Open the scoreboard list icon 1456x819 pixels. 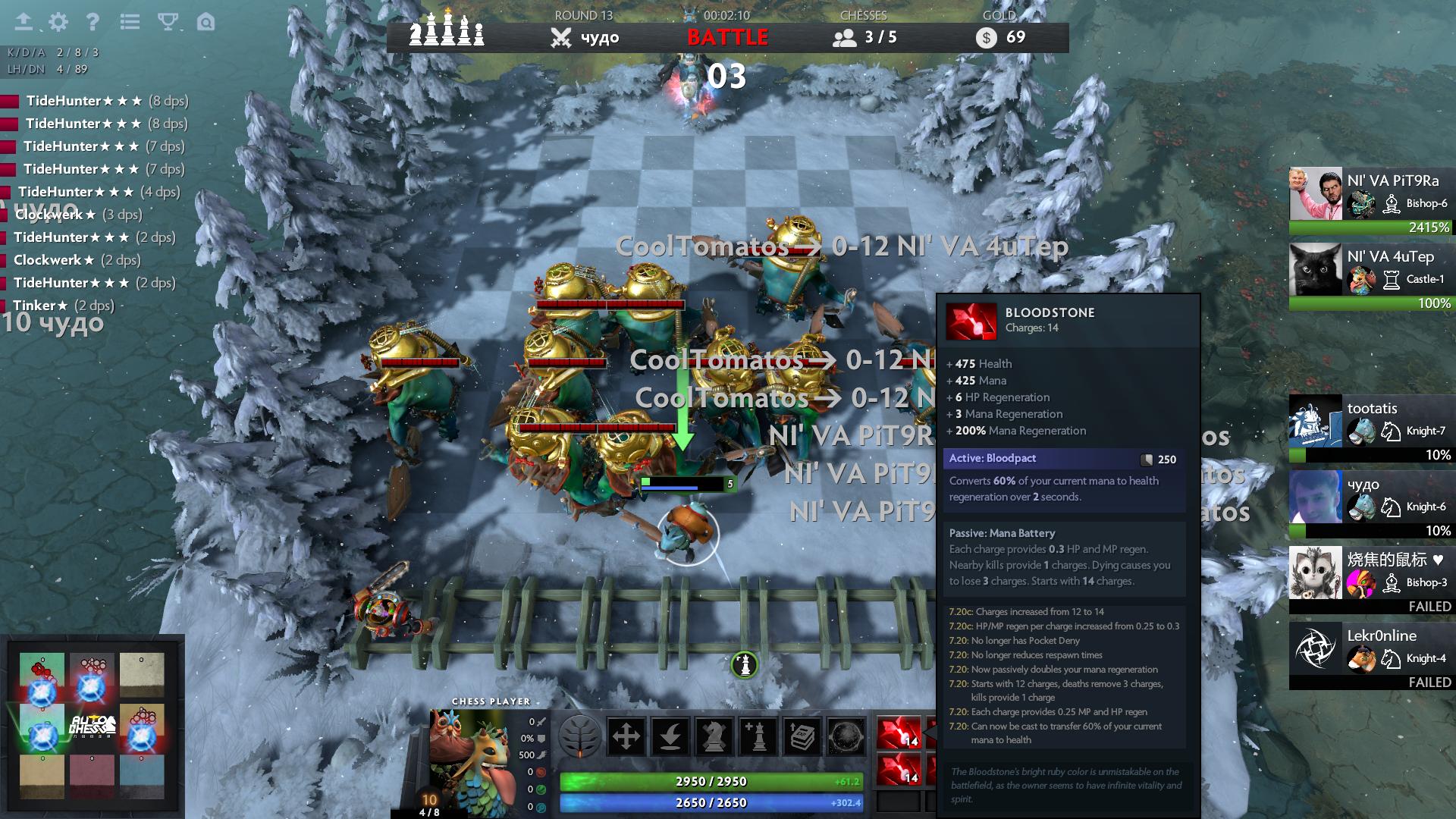130,23
